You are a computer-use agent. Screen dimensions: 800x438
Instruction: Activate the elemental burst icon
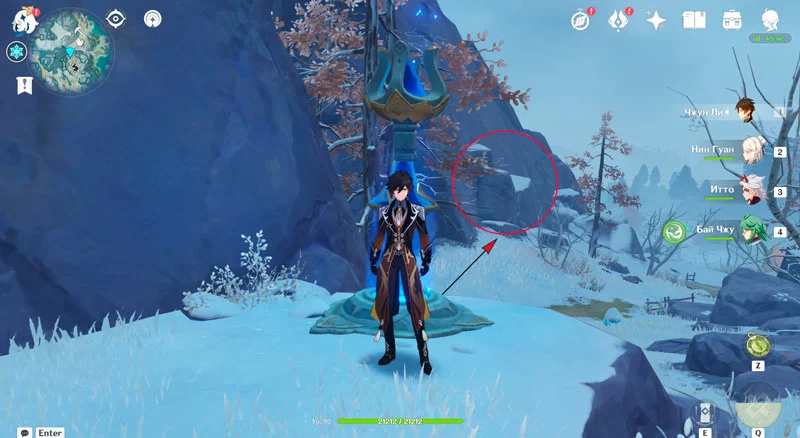758,412
